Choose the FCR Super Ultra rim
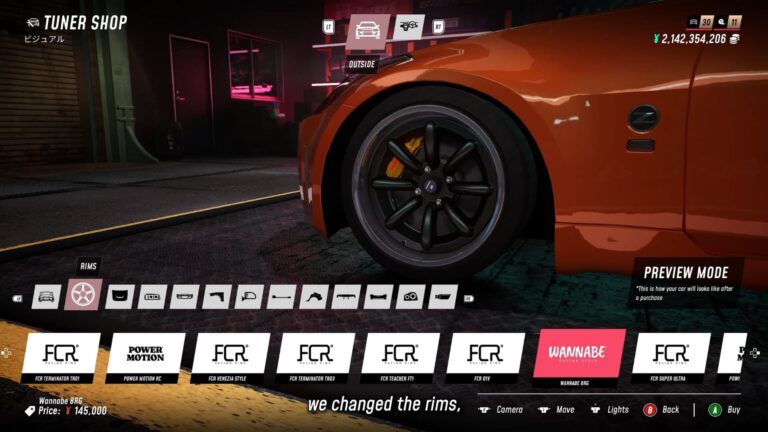 (x=671, y=354)
